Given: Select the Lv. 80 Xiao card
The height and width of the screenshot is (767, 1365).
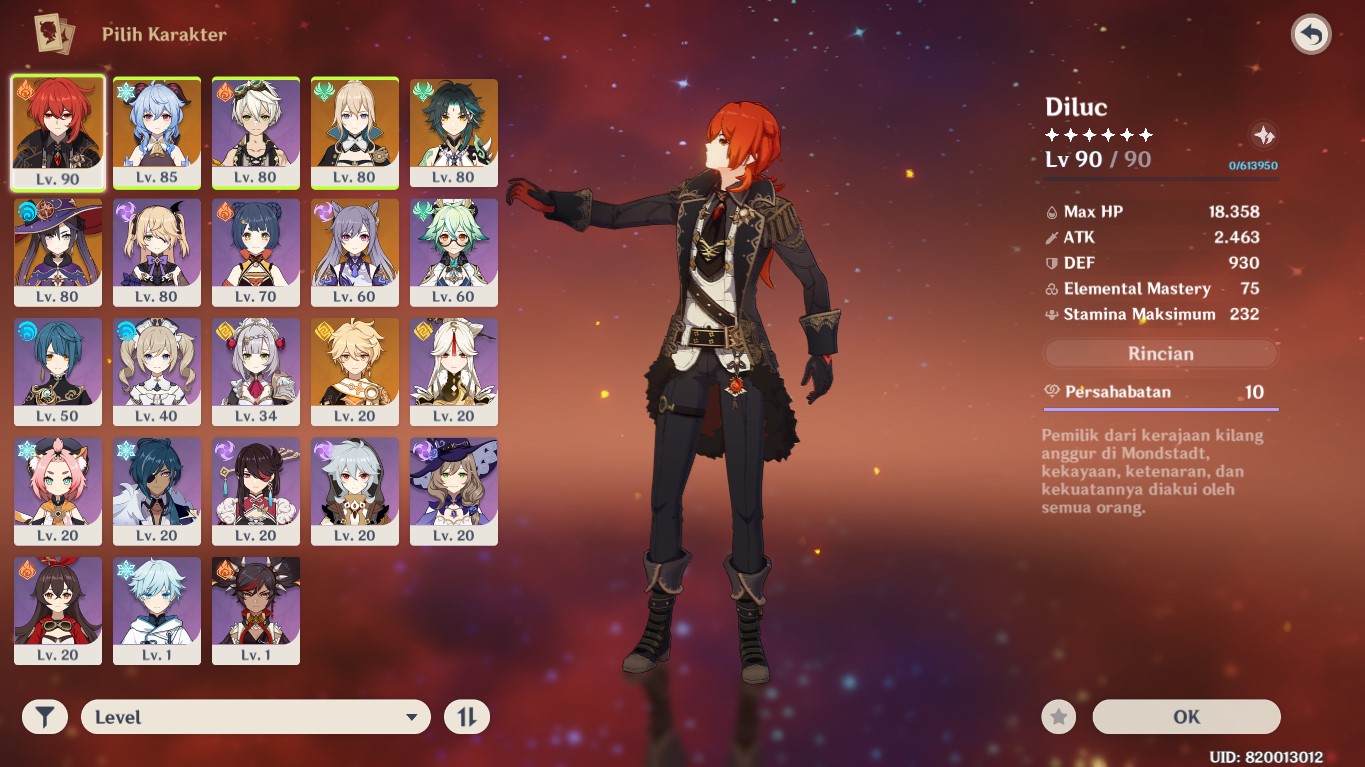Looking at the screenshot, I should (x=454, y=132).
